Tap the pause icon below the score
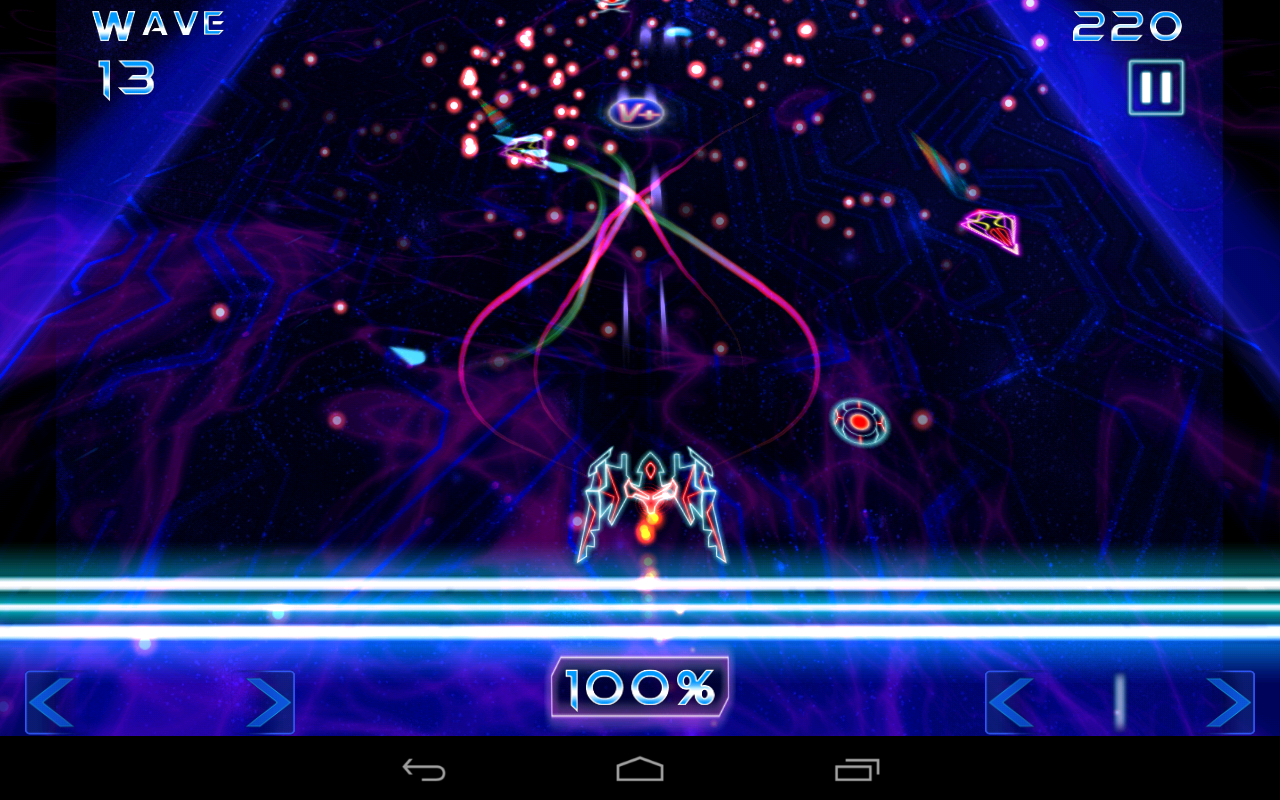Image resolution: width=1280 pixels, height=800 pixels. click(1155, 86)
